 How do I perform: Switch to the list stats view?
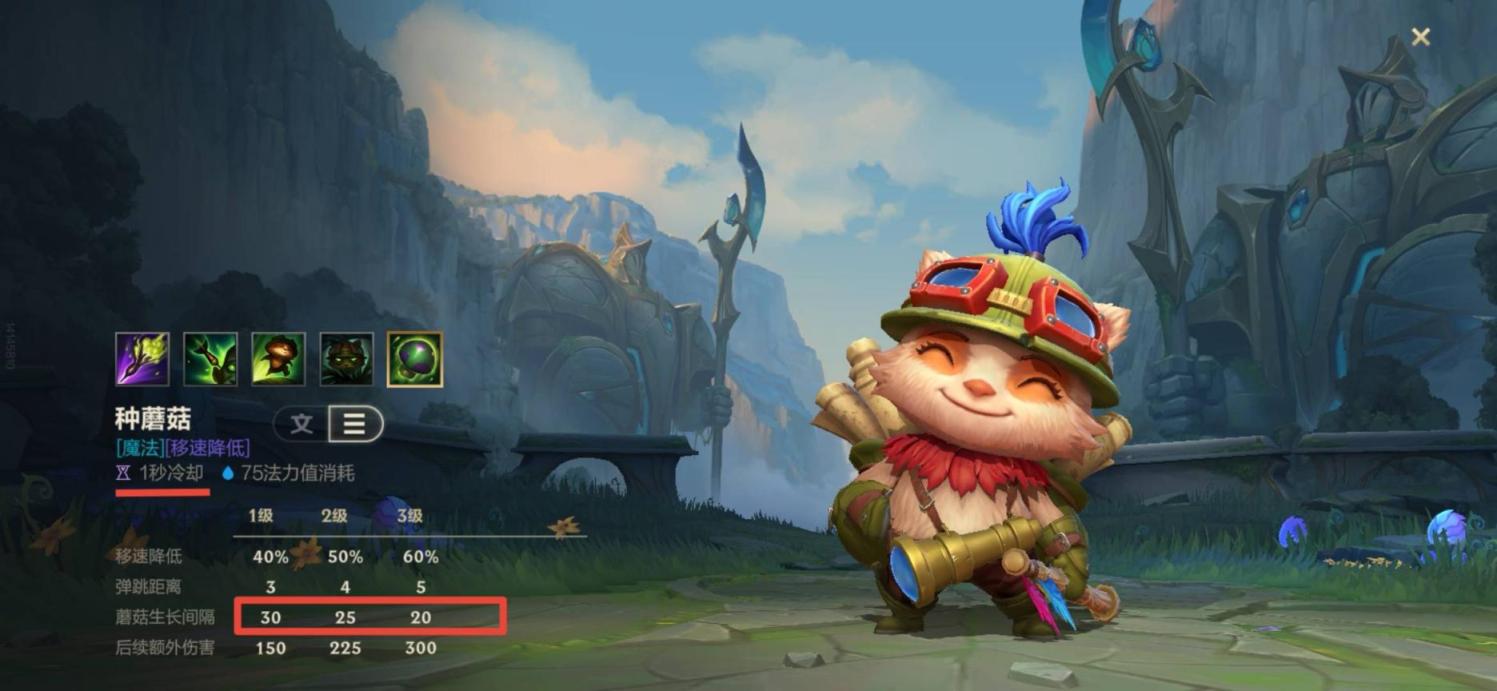pyautogui.click(x=354, y=424)
